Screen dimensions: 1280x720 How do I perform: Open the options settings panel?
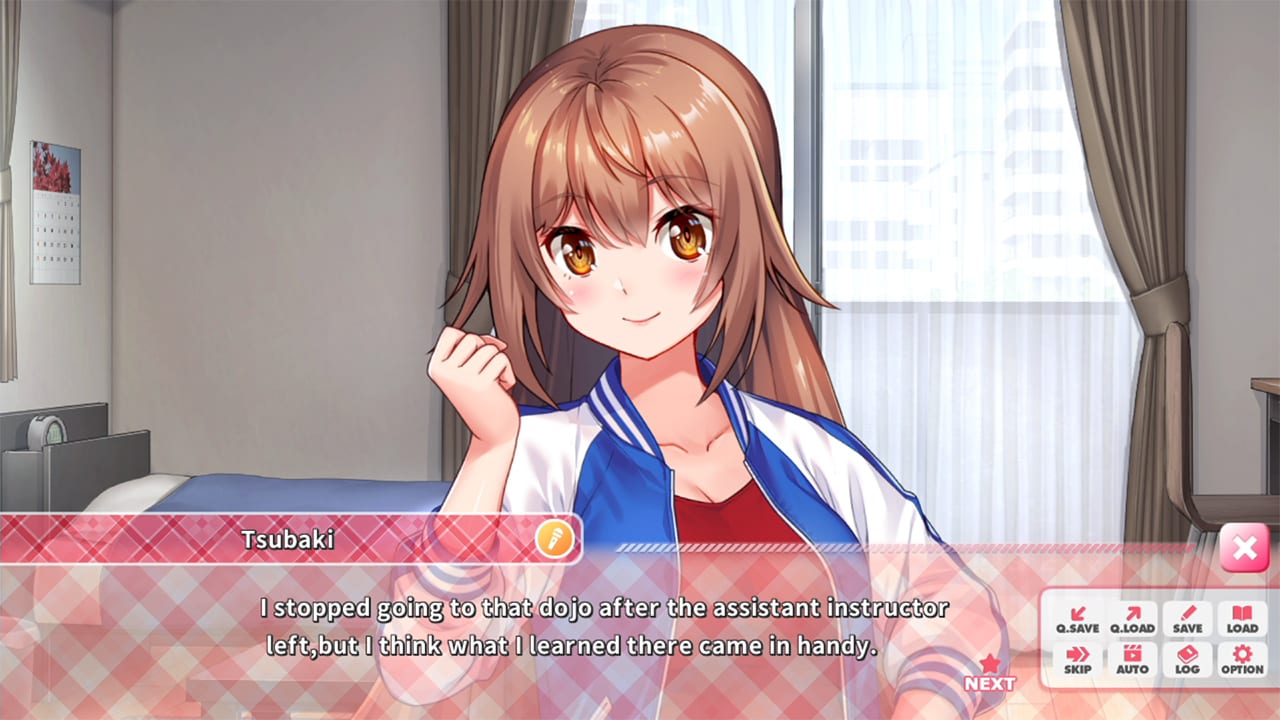[x=1241, y=660]
